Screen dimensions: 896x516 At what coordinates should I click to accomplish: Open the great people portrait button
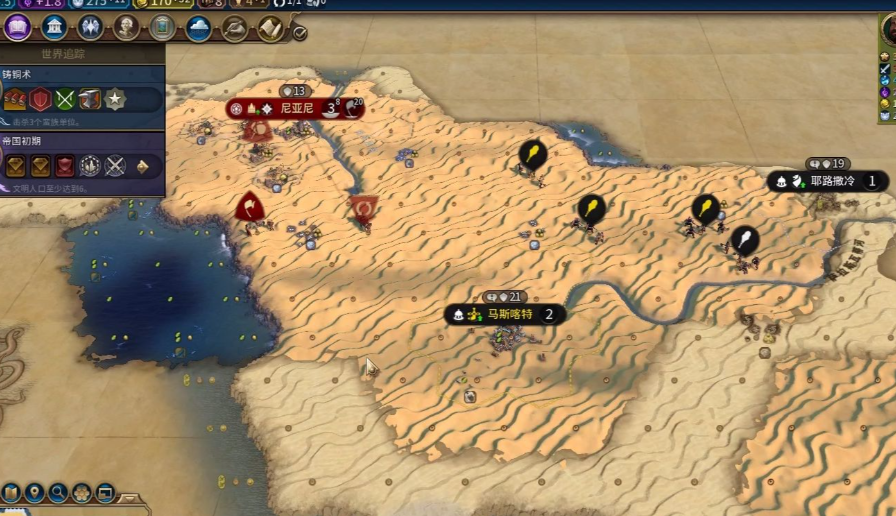[127, 28]
